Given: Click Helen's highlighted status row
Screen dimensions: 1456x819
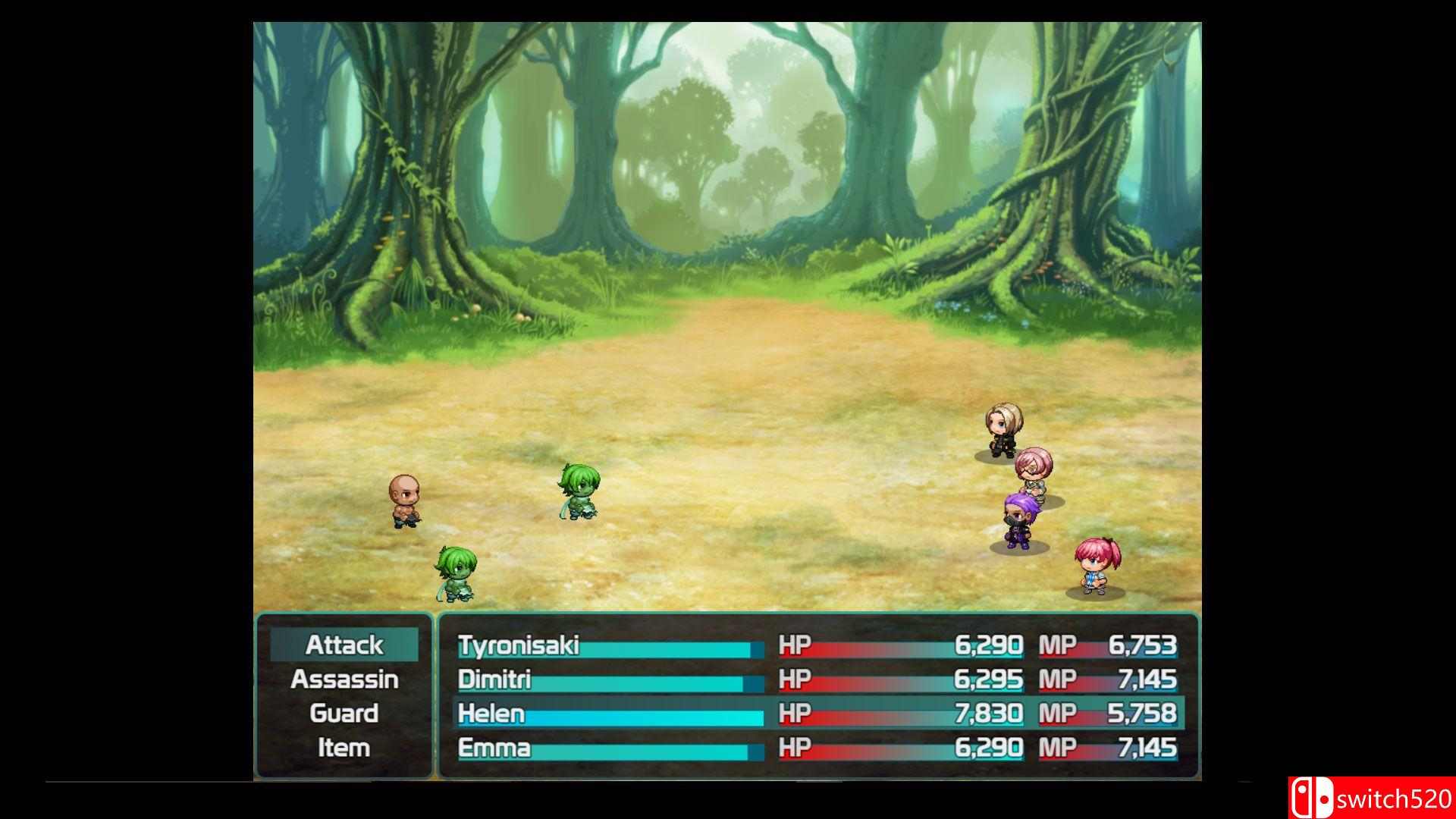Looking at the screenshot, I should coord(817,714).
